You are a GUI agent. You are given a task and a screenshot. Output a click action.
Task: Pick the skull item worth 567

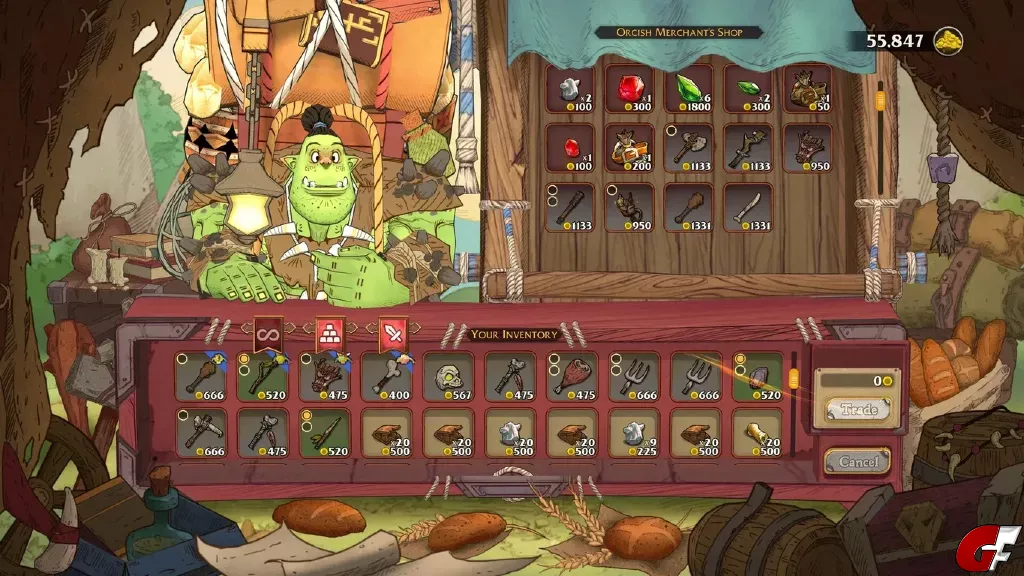click(x=448, y=376)
